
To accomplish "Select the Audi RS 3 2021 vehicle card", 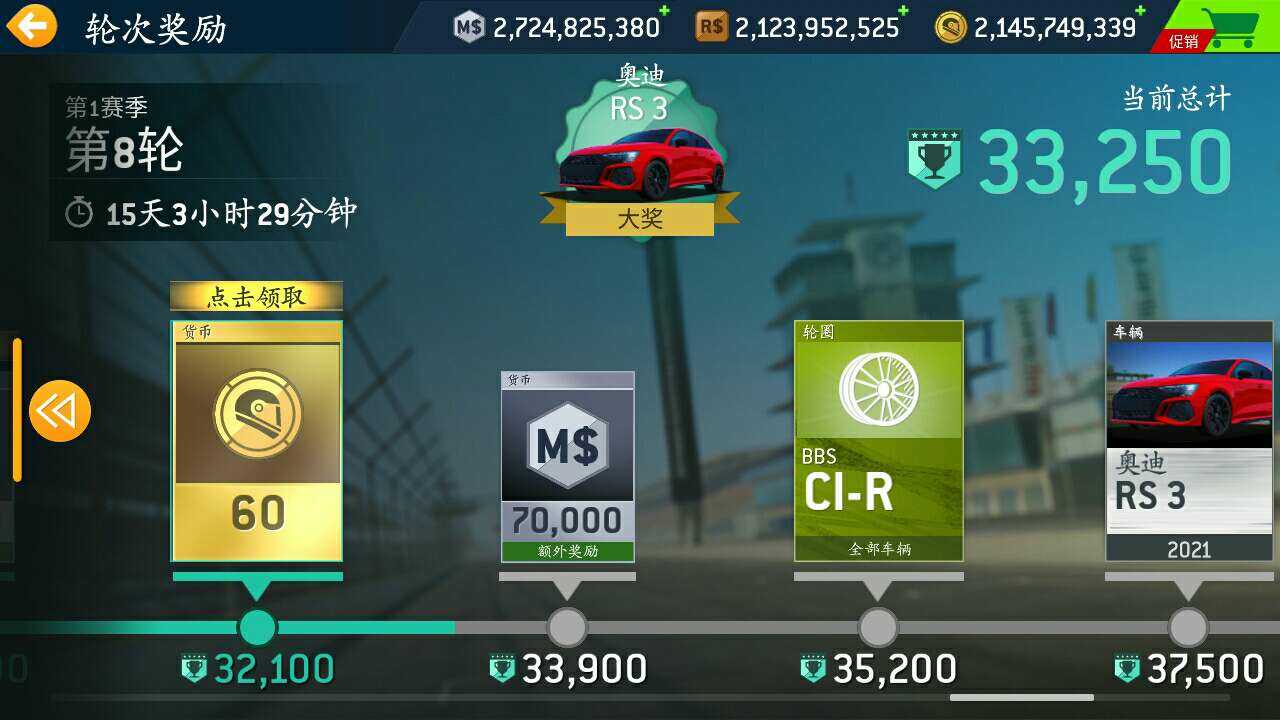I will click(x=1188, y=441).
